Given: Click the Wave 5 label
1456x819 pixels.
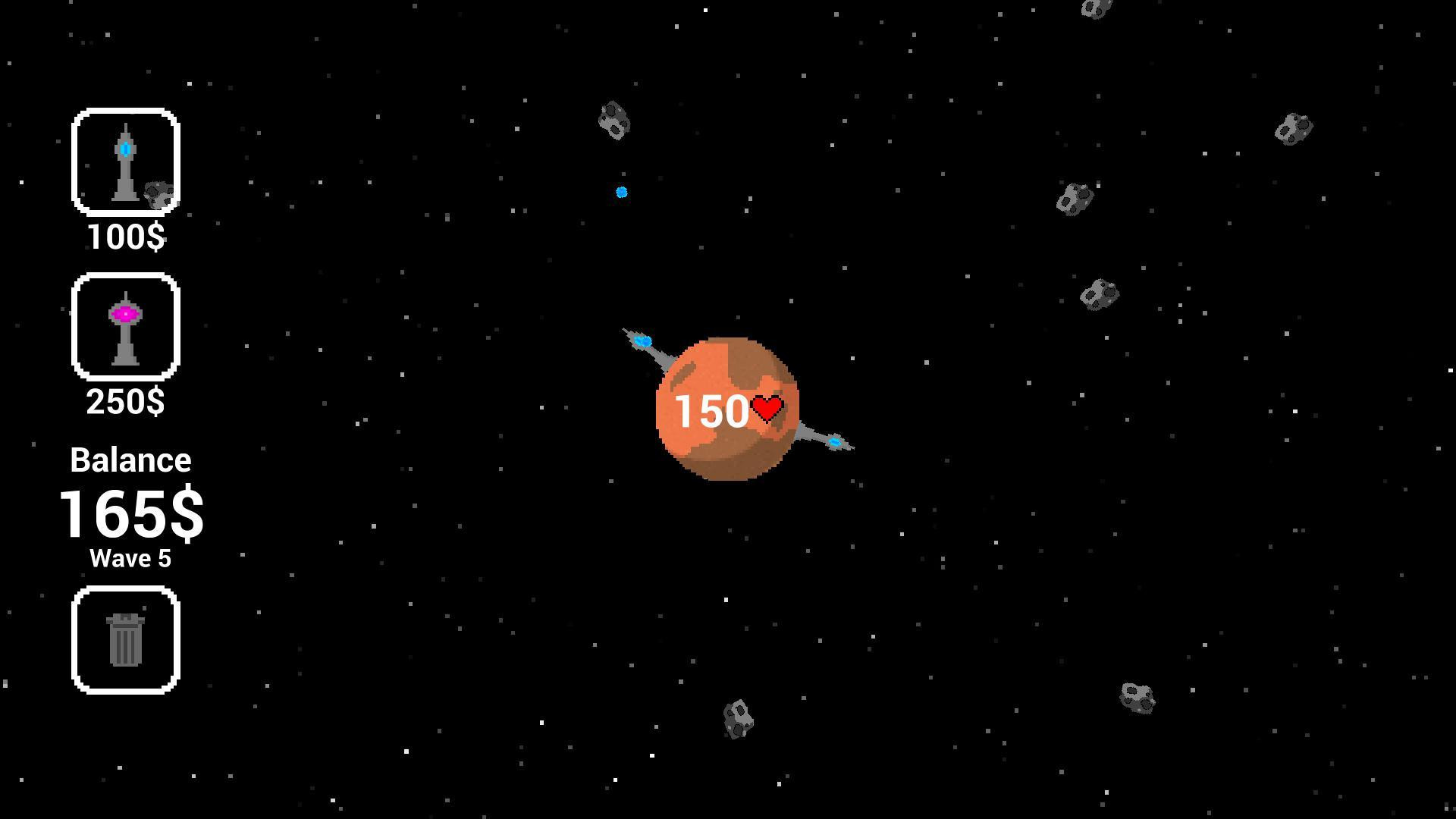Looking at the screenshot, I should 130,559.
